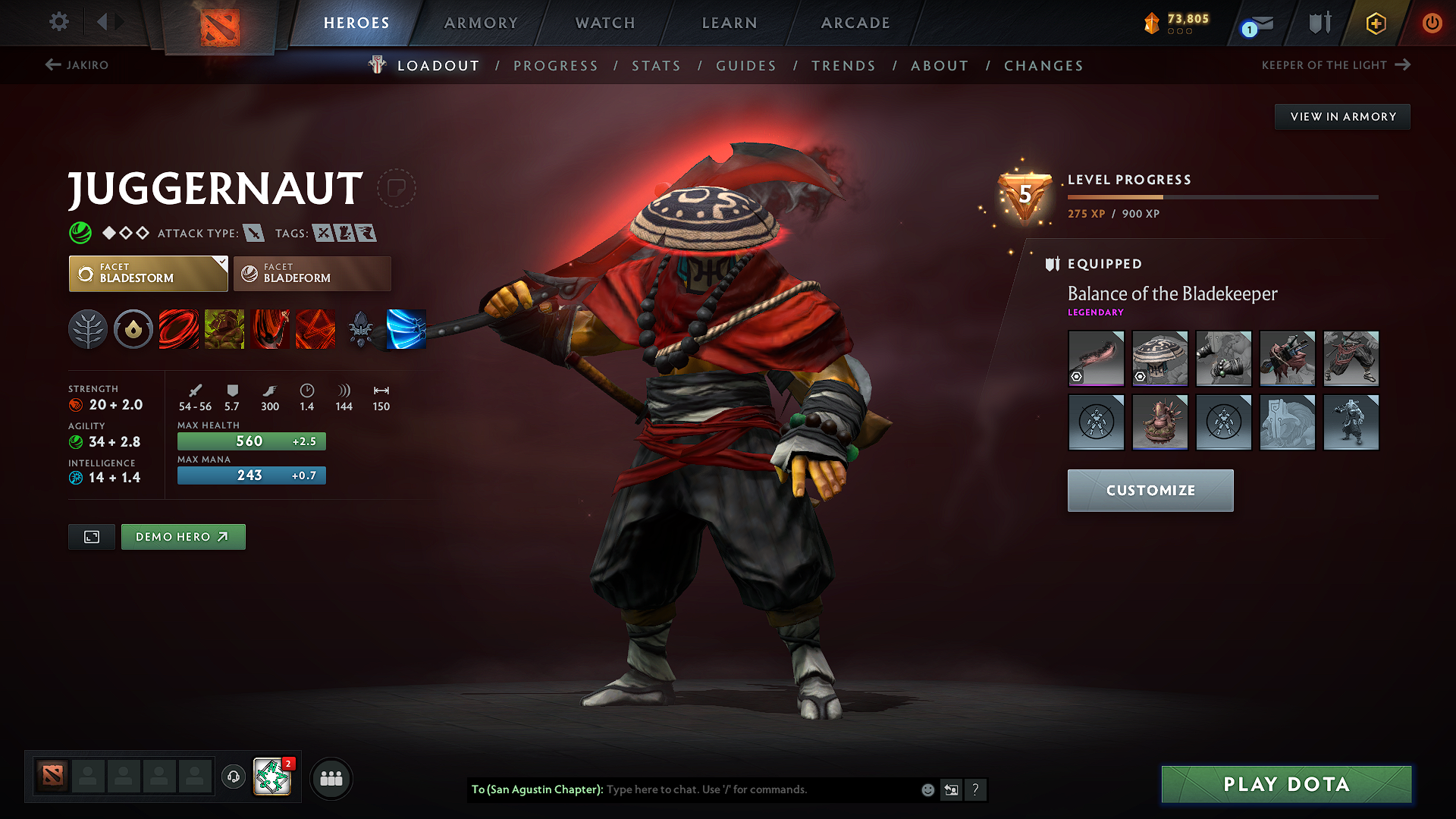1456x819 pixels.
Task: Open the friends list icon
Action: tap(331, 778)
